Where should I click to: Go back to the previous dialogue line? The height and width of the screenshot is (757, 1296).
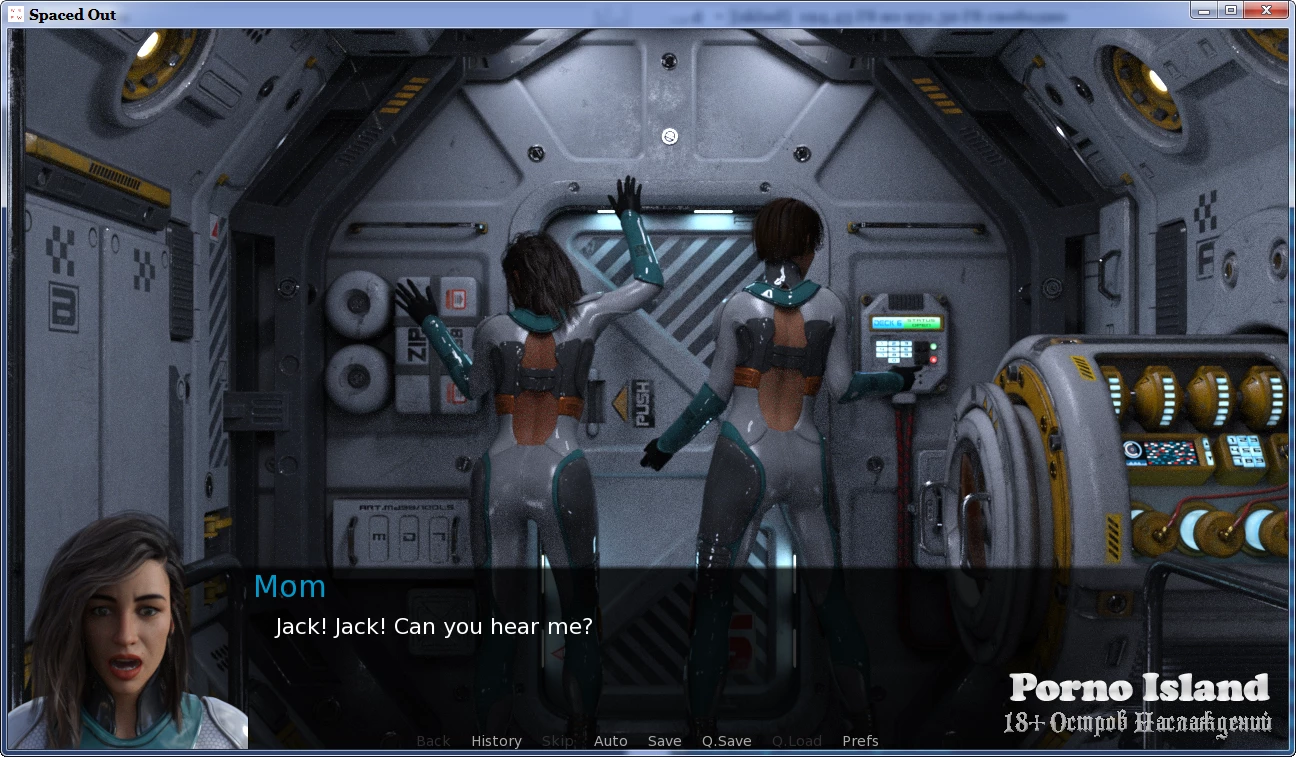433,741
